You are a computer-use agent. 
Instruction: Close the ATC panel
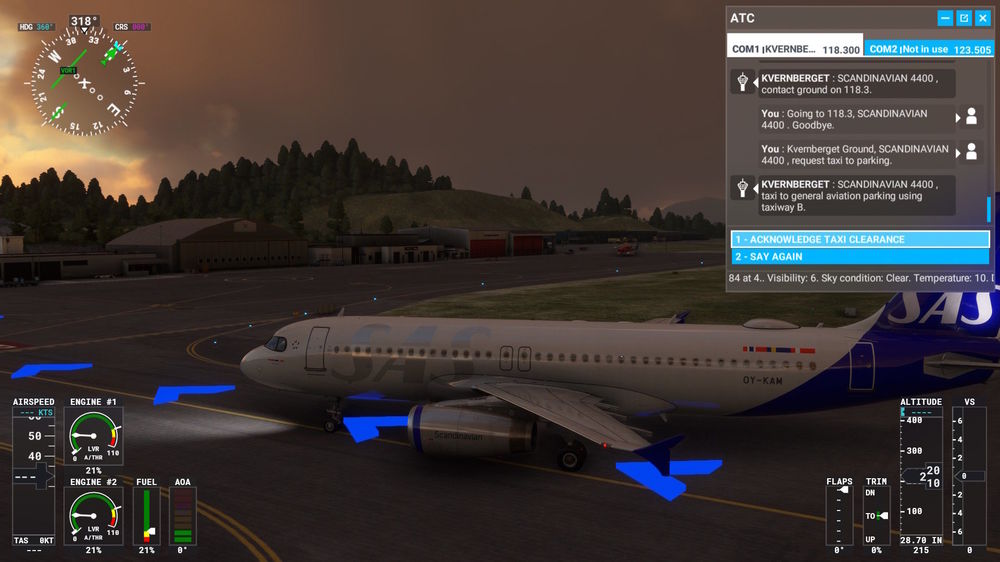982,18
